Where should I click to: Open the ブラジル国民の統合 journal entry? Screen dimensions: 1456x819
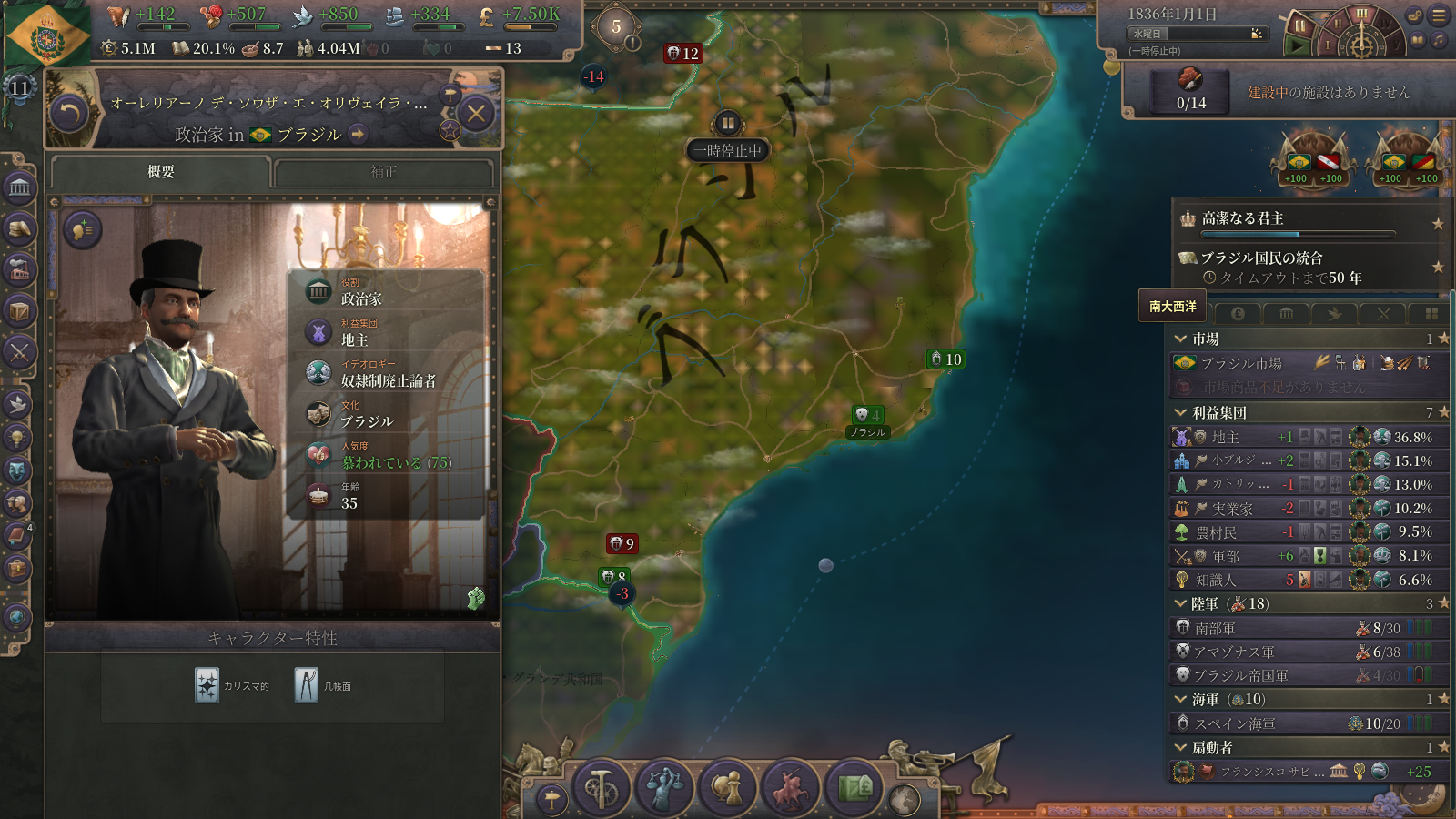1261,258
